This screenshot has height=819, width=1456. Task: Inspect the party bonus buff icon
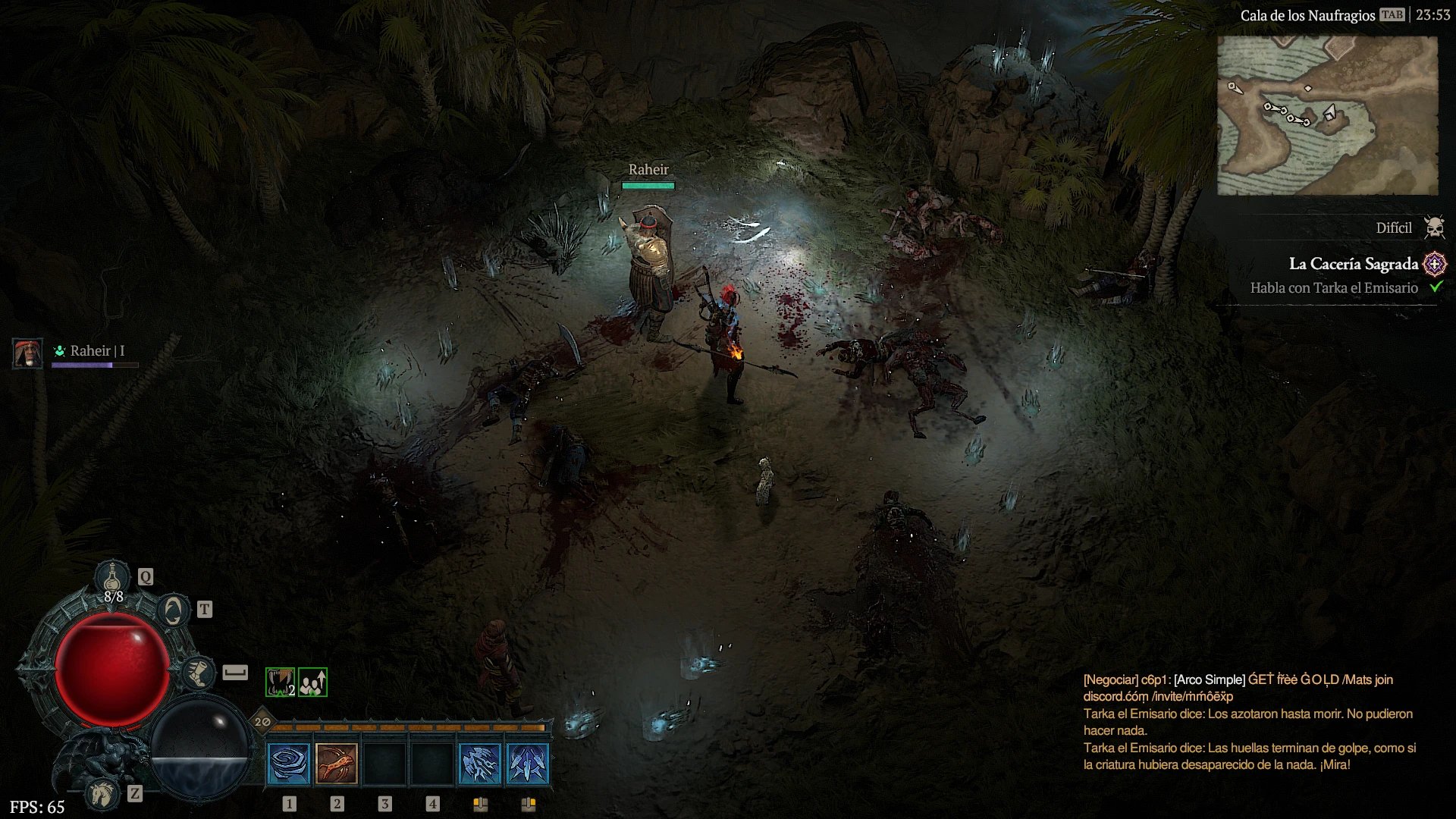[312, 682]
